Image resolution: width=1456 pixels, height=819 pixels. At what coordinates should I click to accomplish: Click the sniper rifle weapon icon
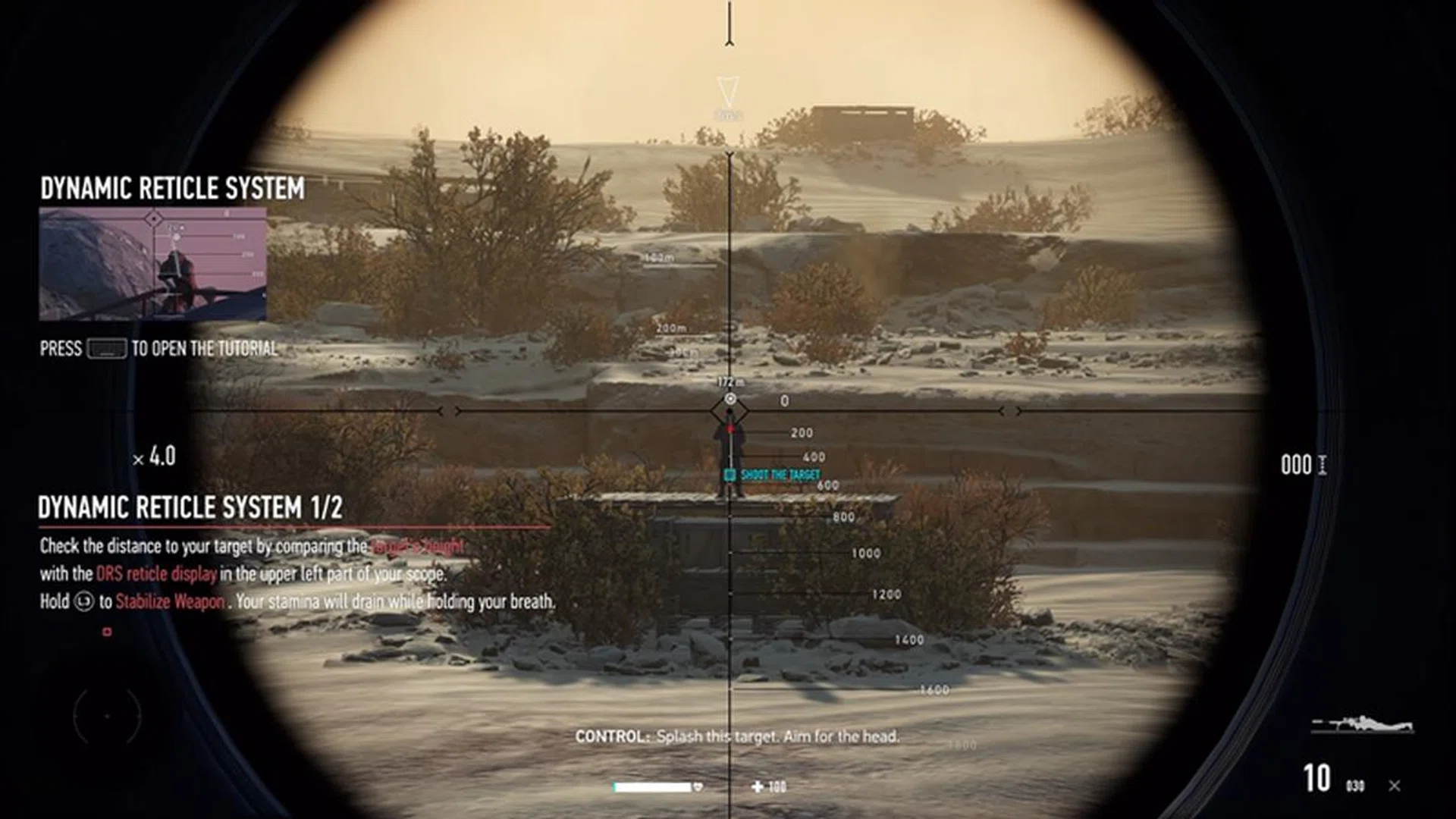(x=1363, y=723)
